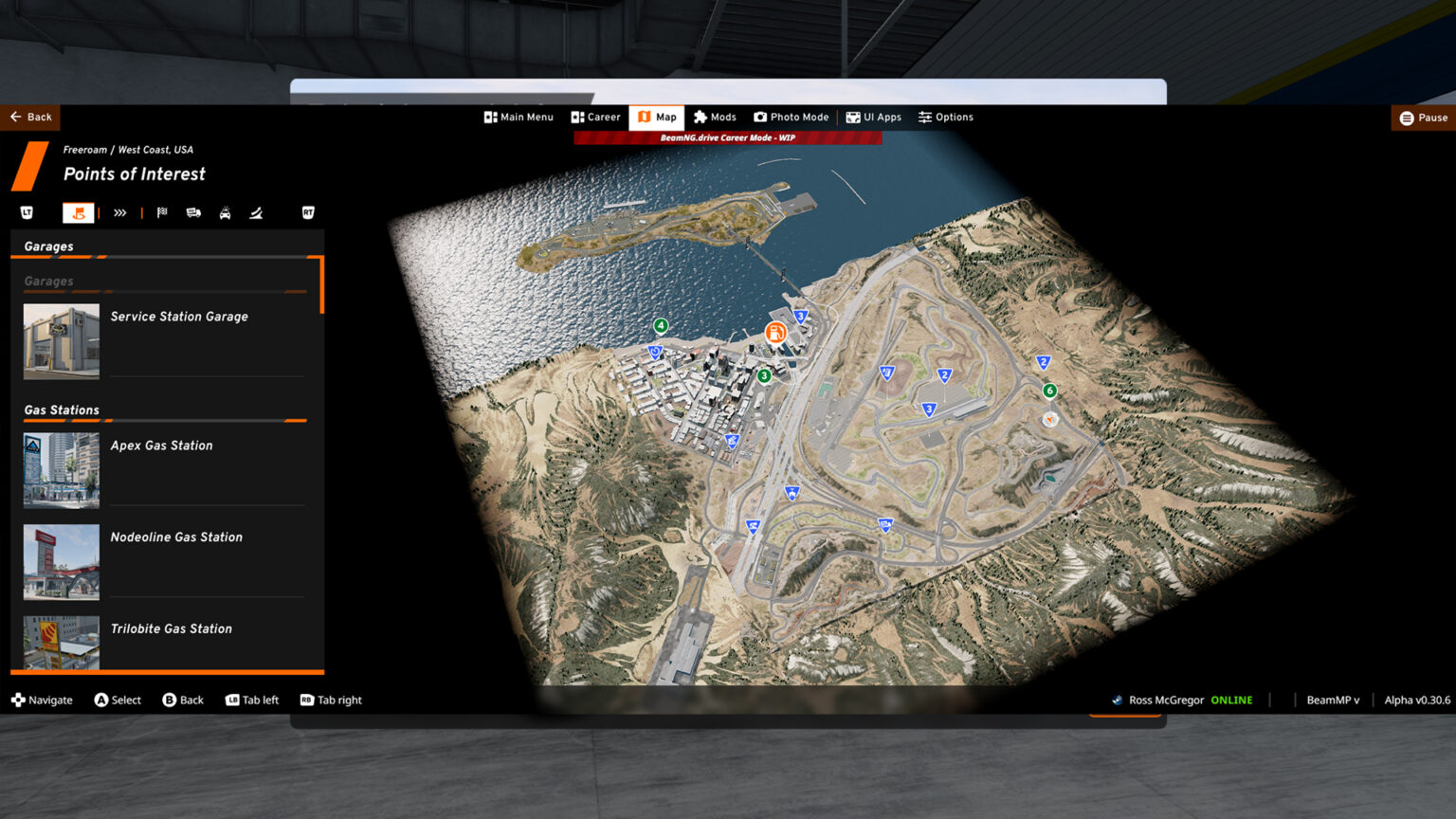1456x819 pixels.
Task: Select the police car filter icon
Action: coord(225,212)
